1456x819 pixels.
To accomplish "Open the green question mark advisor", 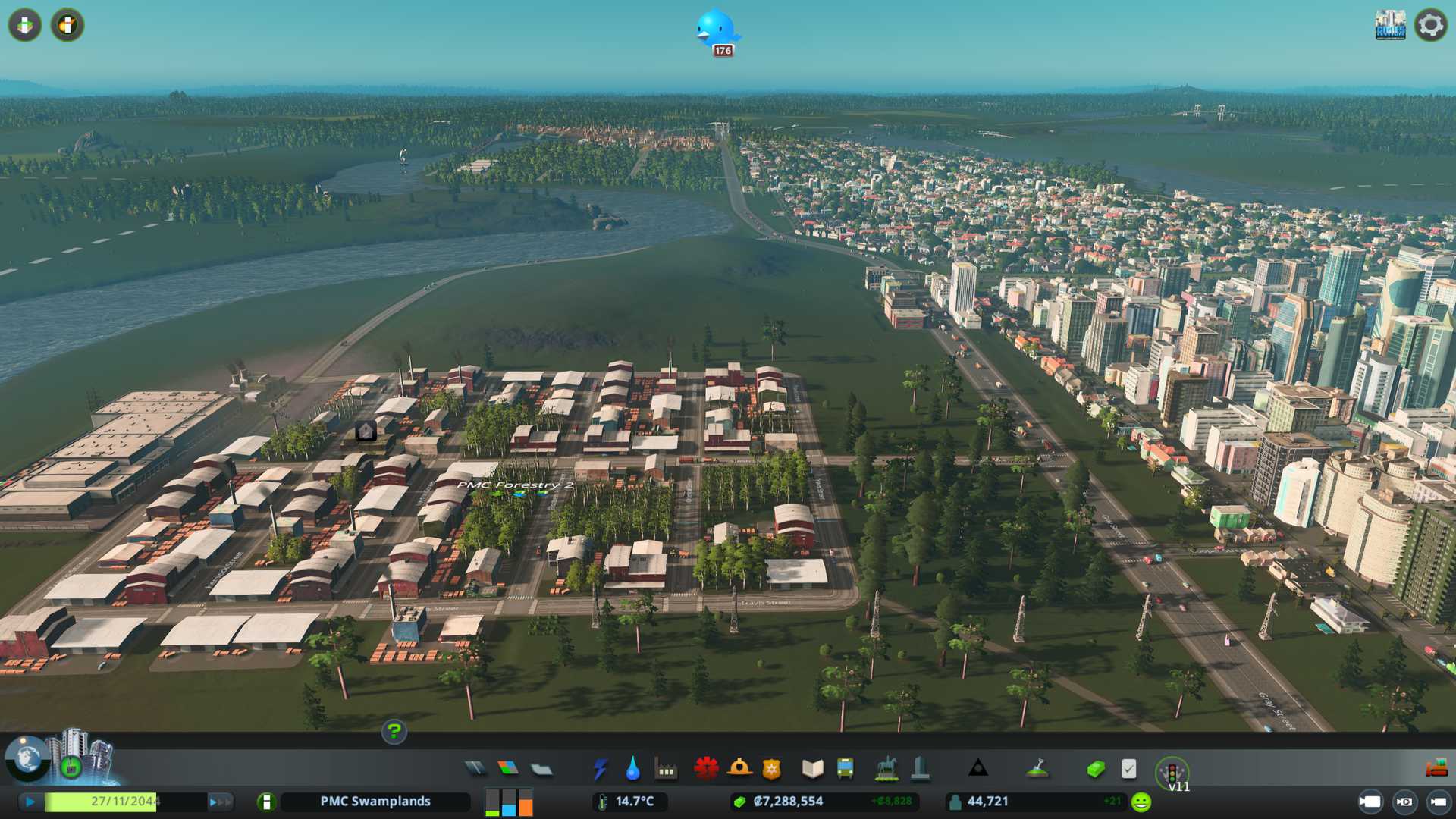I will pyautogui.click(x=394, y=732).
